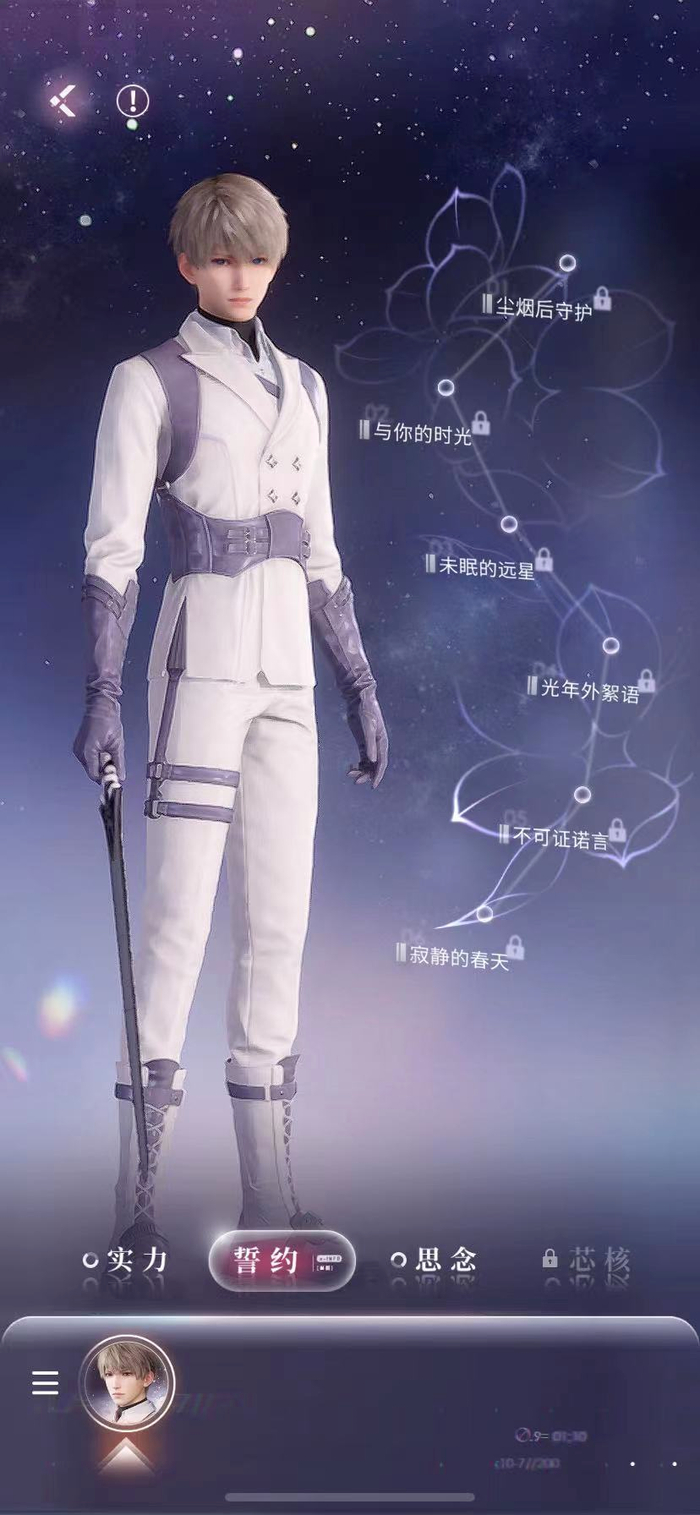Go back using the top-left arrow
This screenshot has width=700, height=1515.
coord(64,101)
